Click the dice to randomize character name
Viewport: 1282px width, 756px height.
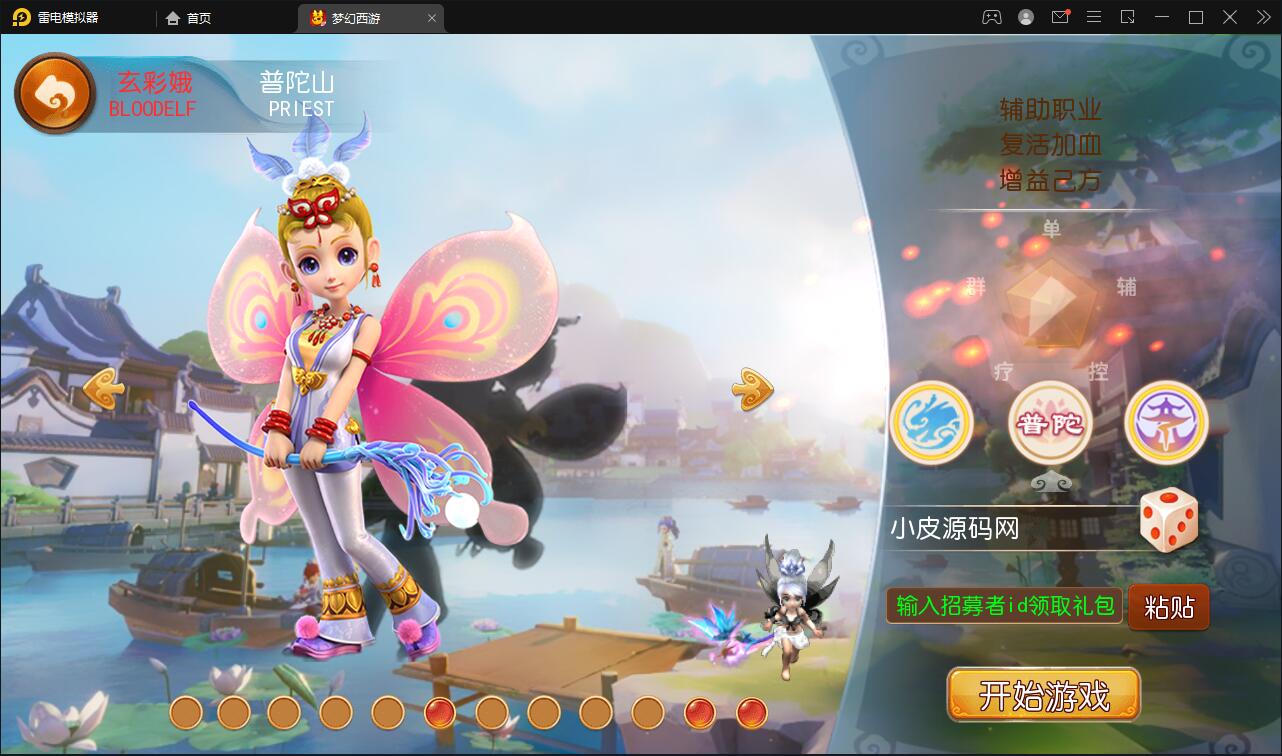coord(1169,519)
